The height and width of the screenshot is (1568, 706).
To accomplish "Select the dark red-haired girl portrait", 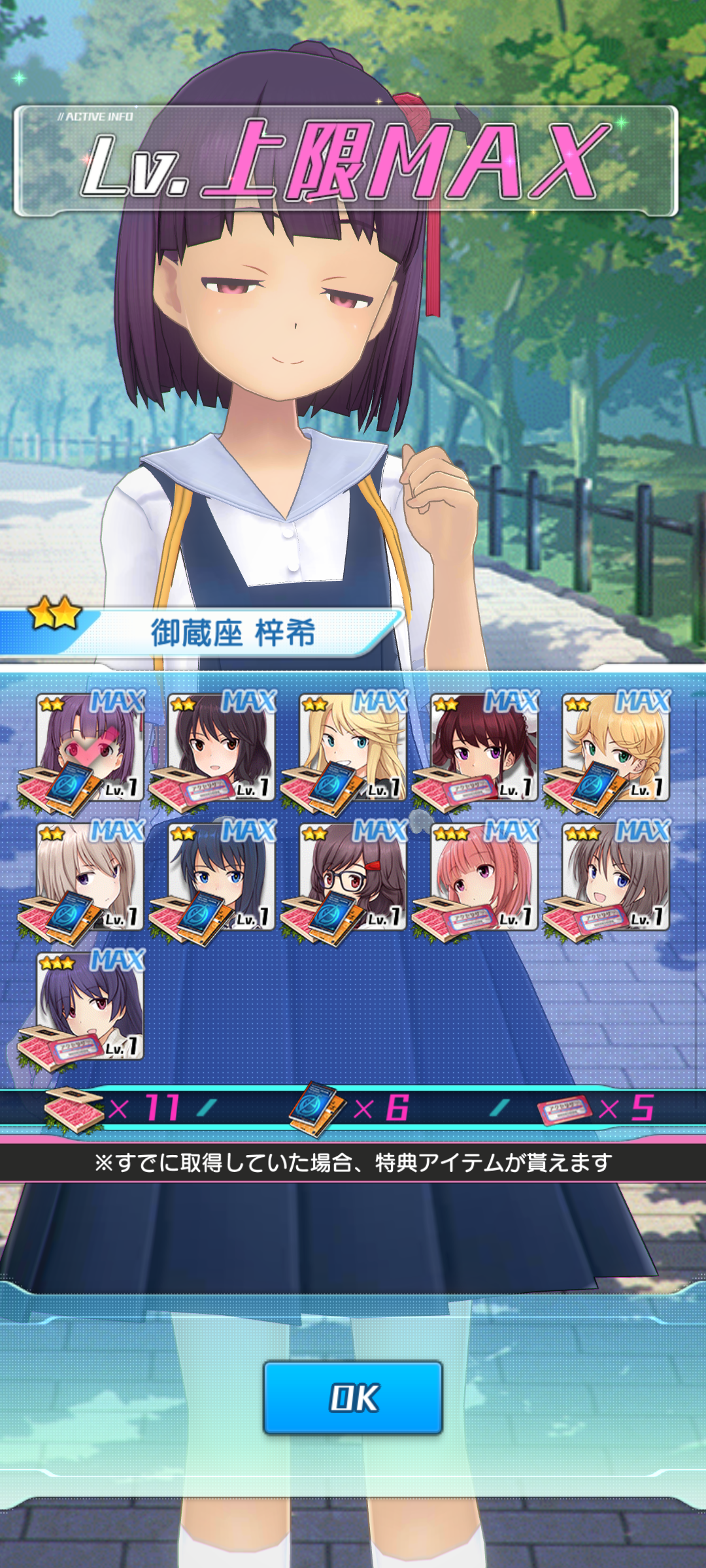I will pos(484,747).
